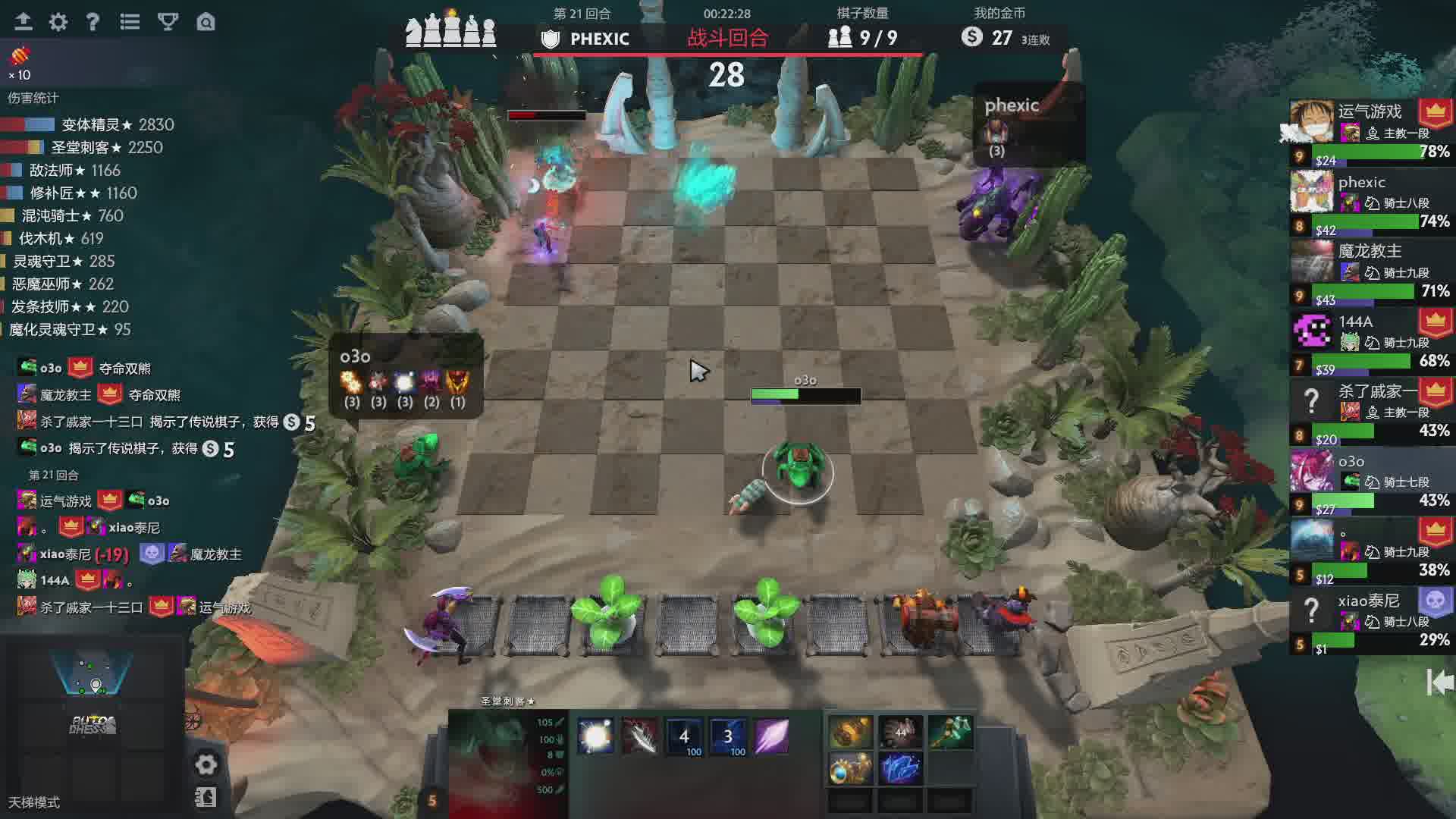This screenshot has height=819, width=1456.
Task: Select the blue crystal item slot
Action: (x=900, y=768)
